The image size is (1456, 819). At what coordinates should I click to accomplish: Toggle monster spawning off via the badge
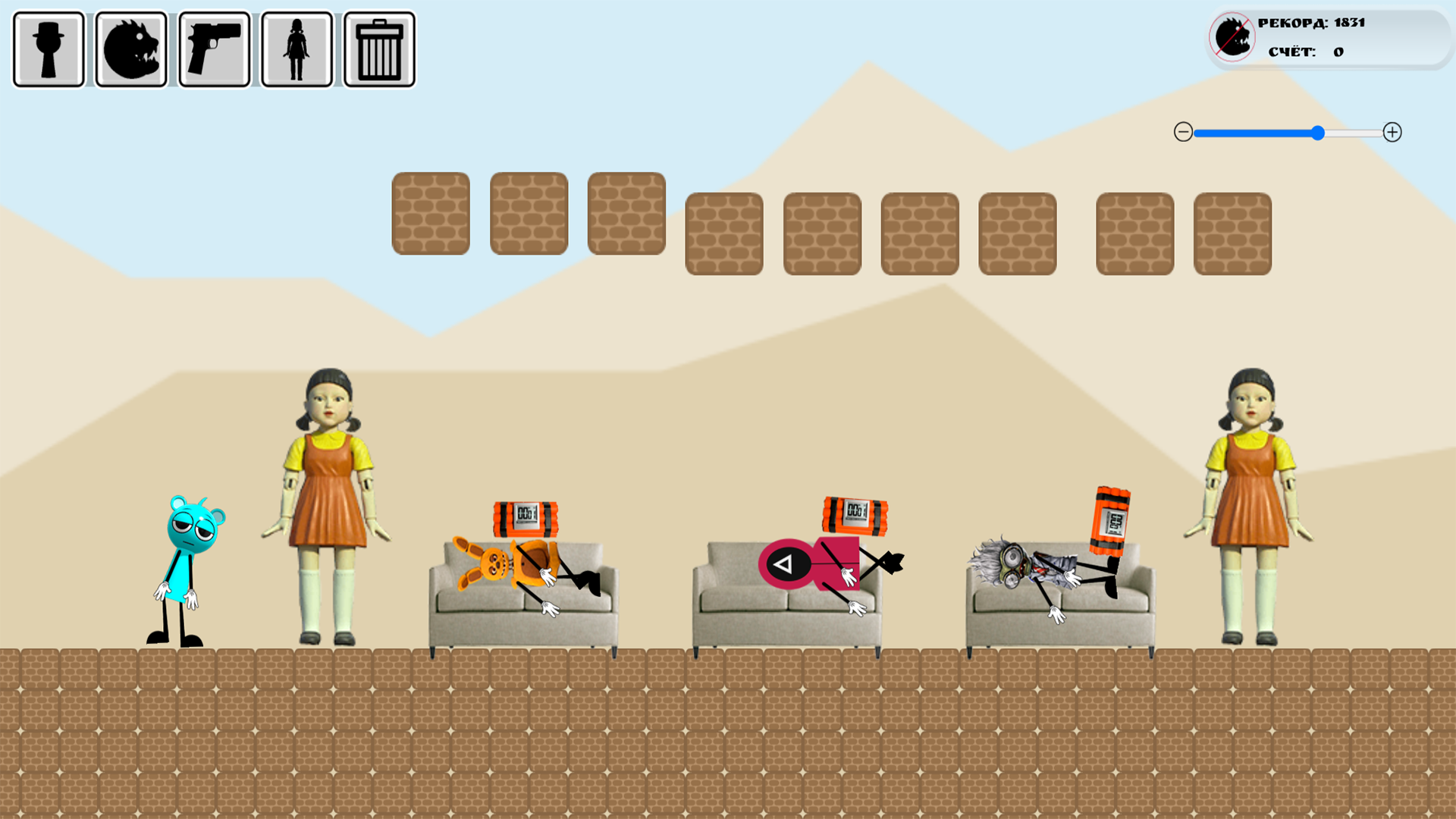coord(1231,35)
